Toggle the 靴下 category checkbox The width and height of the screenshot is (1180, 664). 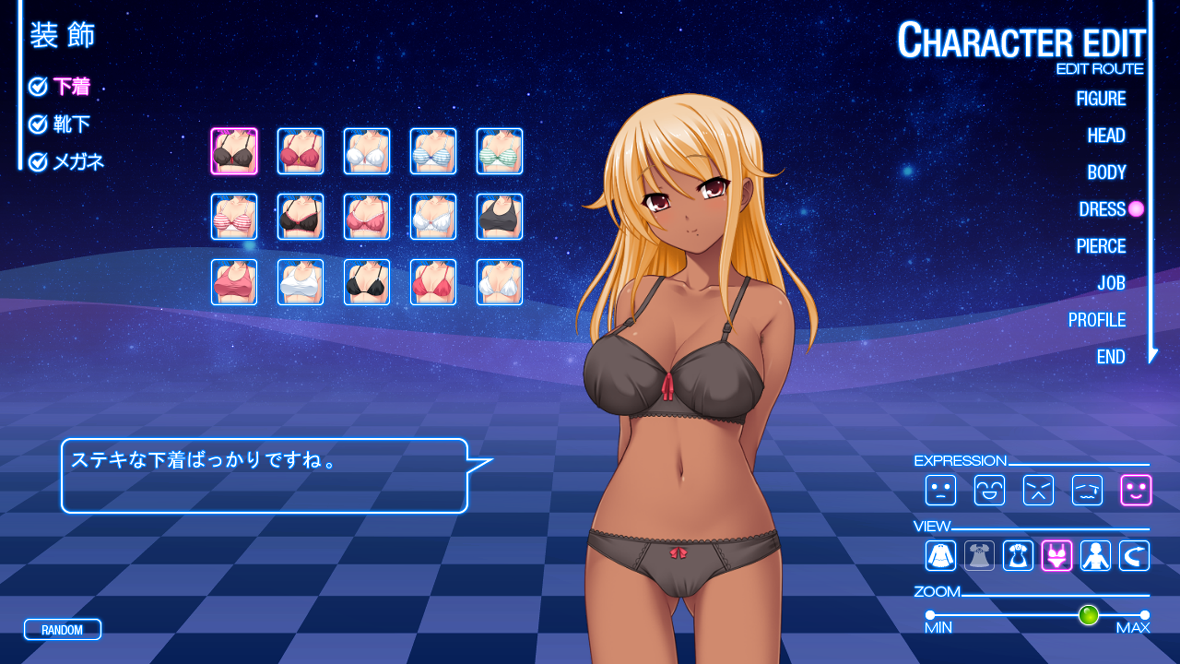(x=39, y=125)
